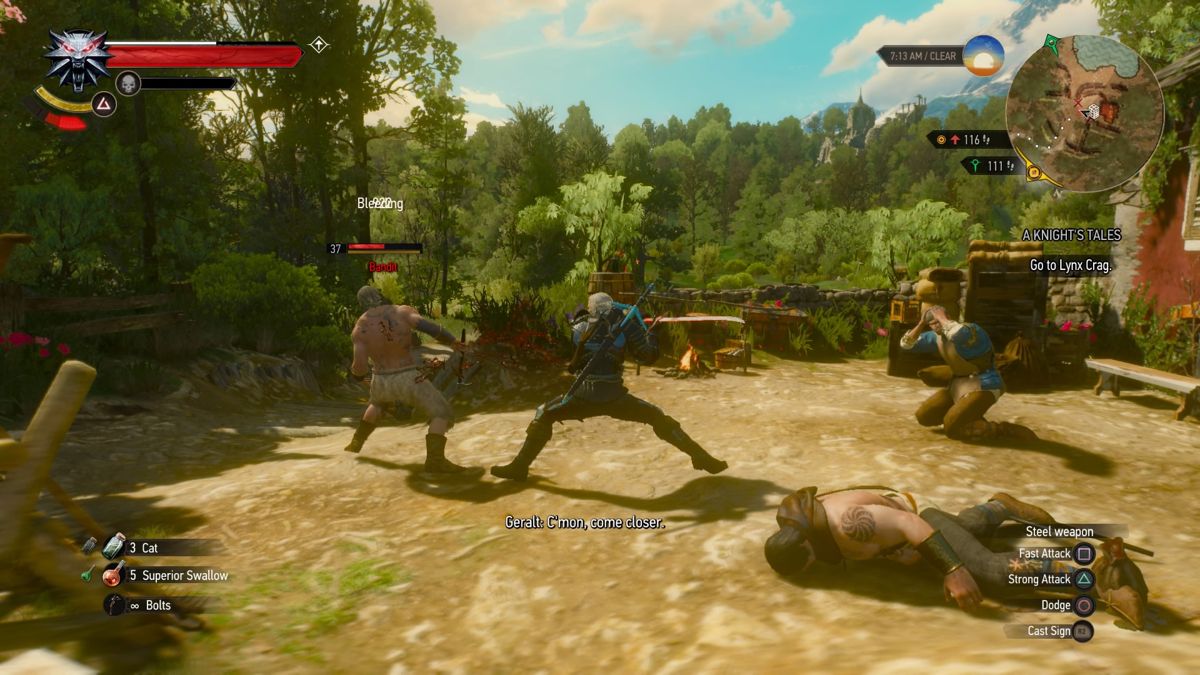Select the Cat potion slot
Screen dimensions: 1200x675
point(115,547)
